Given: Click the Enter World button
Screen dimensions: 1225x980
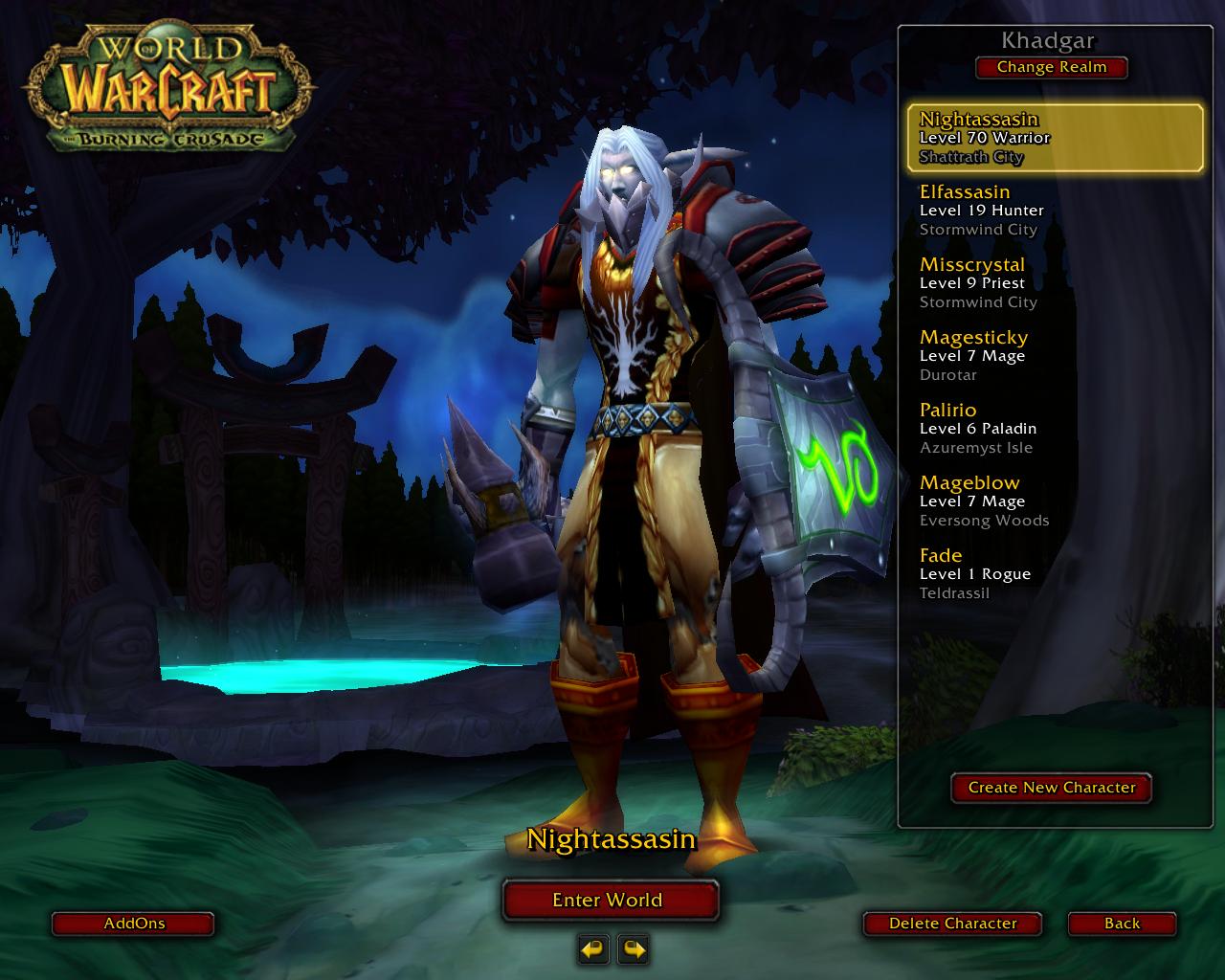Looking at the screenshot, I should coord(610,900).
